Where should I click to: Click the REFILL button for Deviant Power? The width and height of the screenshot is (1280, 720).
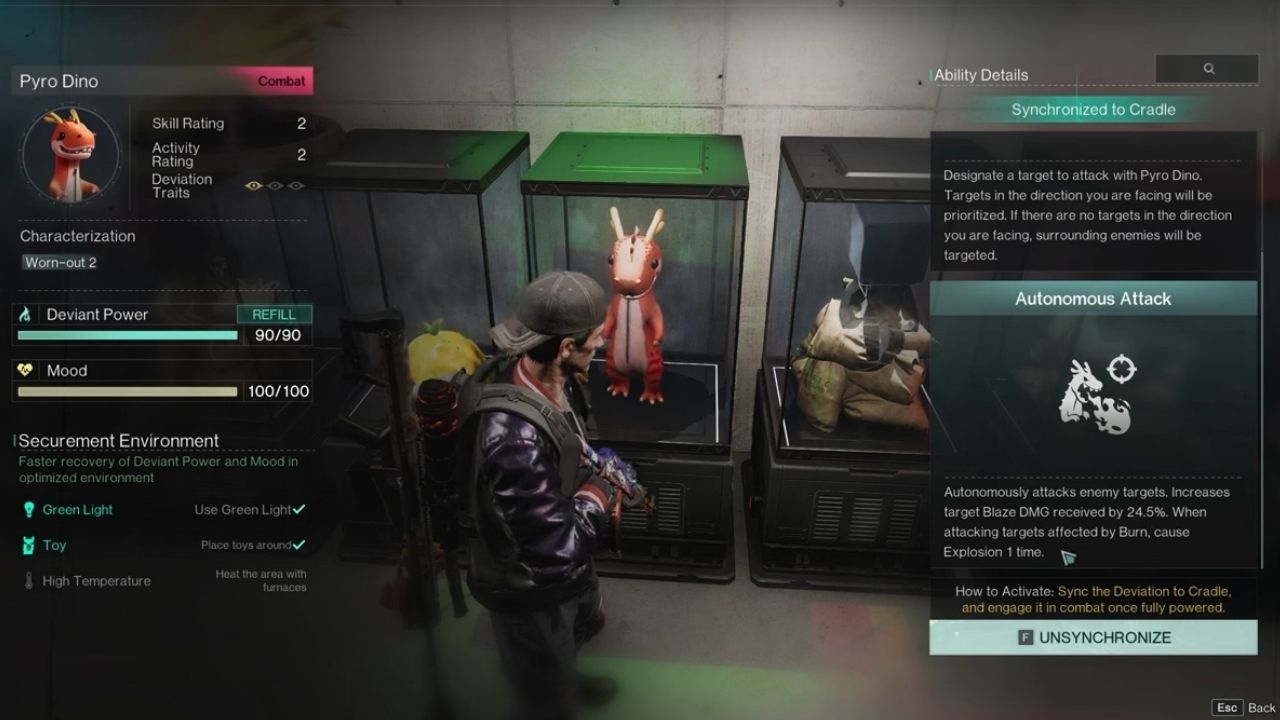276,313
